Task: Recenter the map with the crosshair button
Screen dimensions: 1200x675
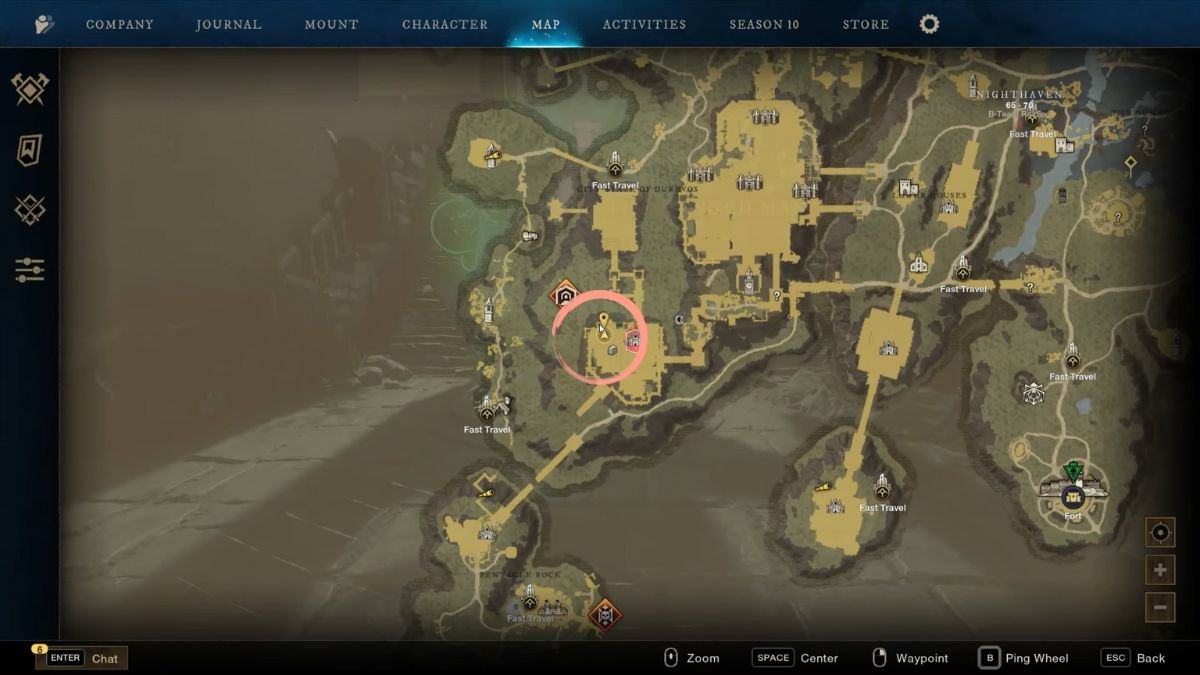Action: coord(1160,533)
